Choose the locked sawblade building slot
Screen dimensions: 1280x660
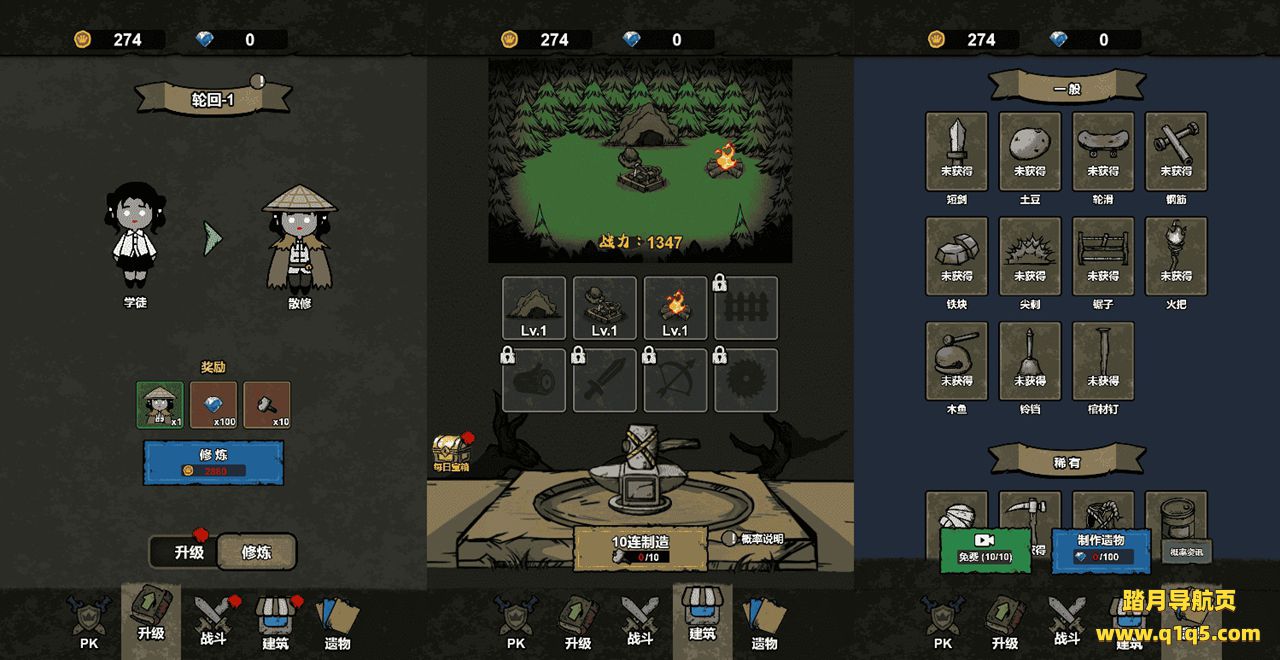pos(746,380)
